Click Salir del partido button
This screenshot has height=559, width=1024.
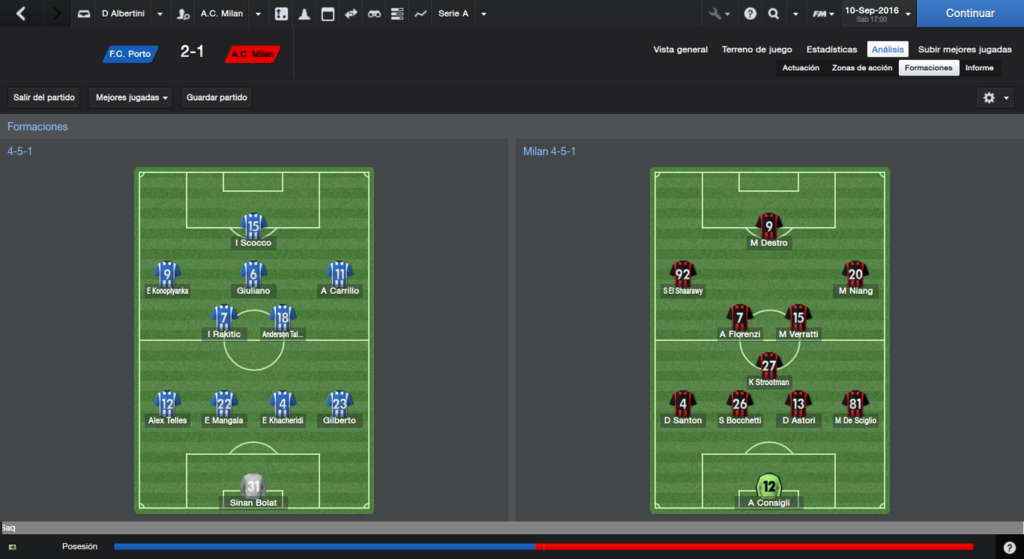(x=45, y=97)
